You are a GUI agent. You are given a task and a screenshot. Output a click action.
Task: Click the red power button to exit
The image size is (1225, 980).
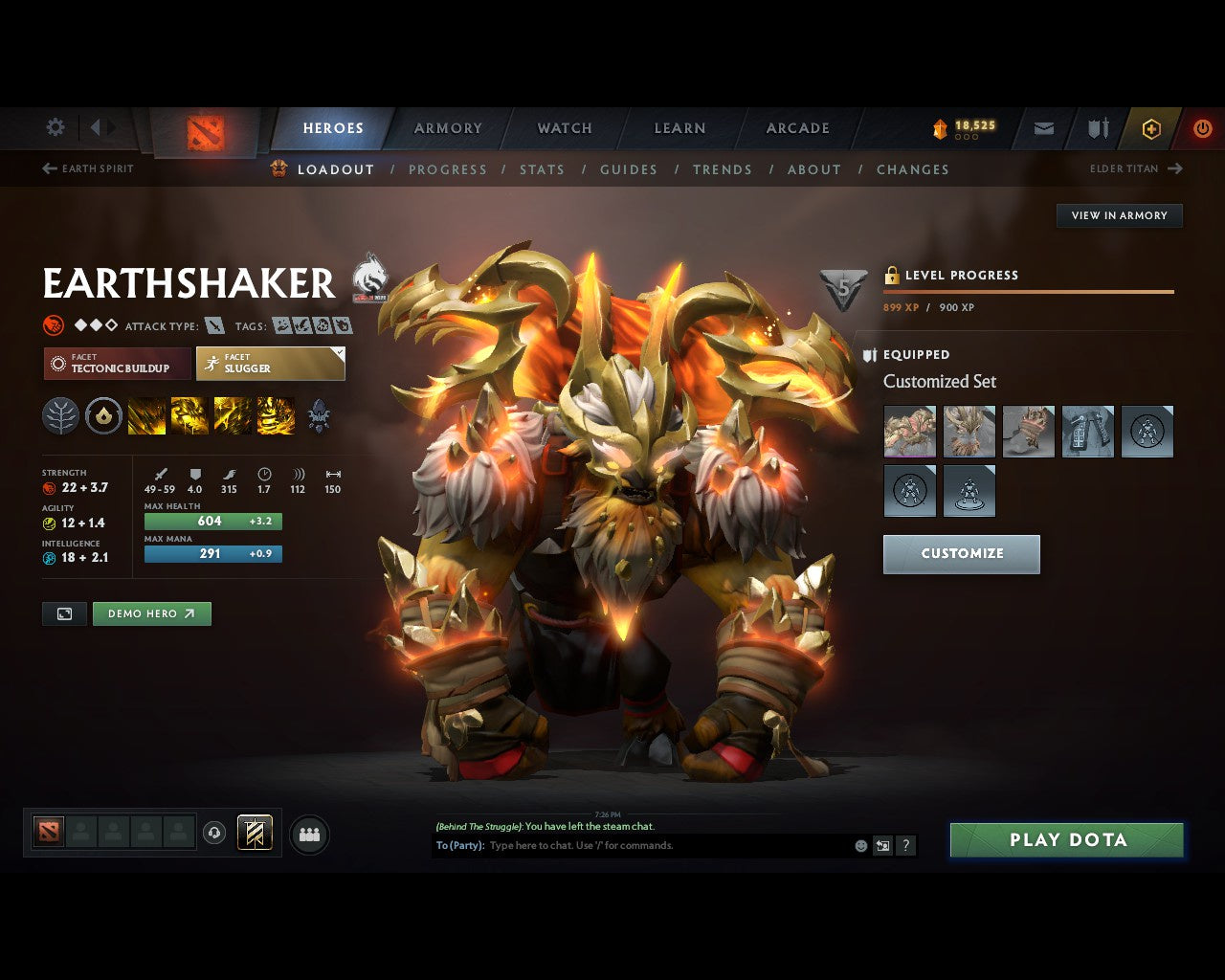click(x=1203, y=128)
